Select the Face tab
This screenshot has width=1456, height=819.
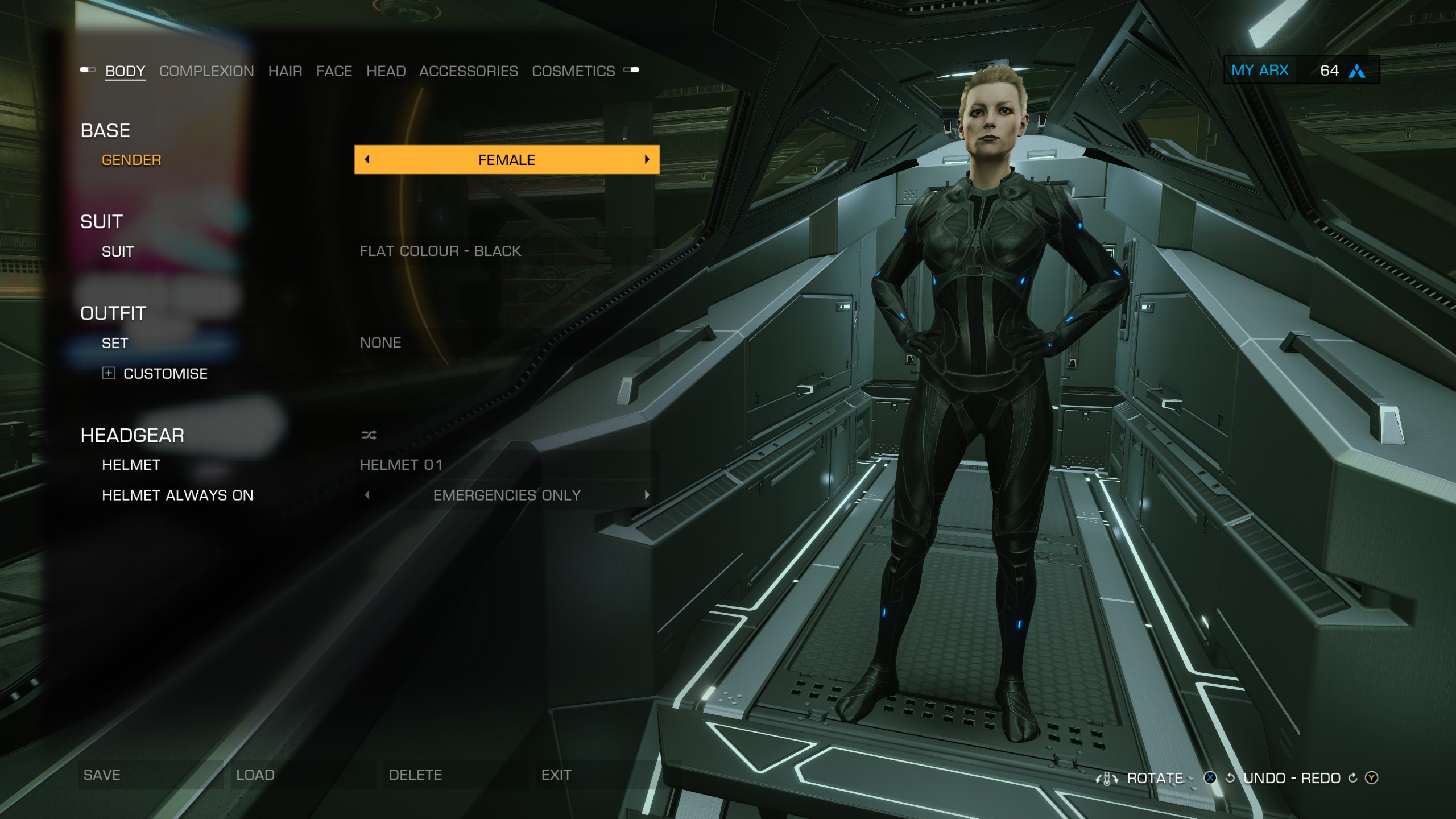click(x=334, y=71)
